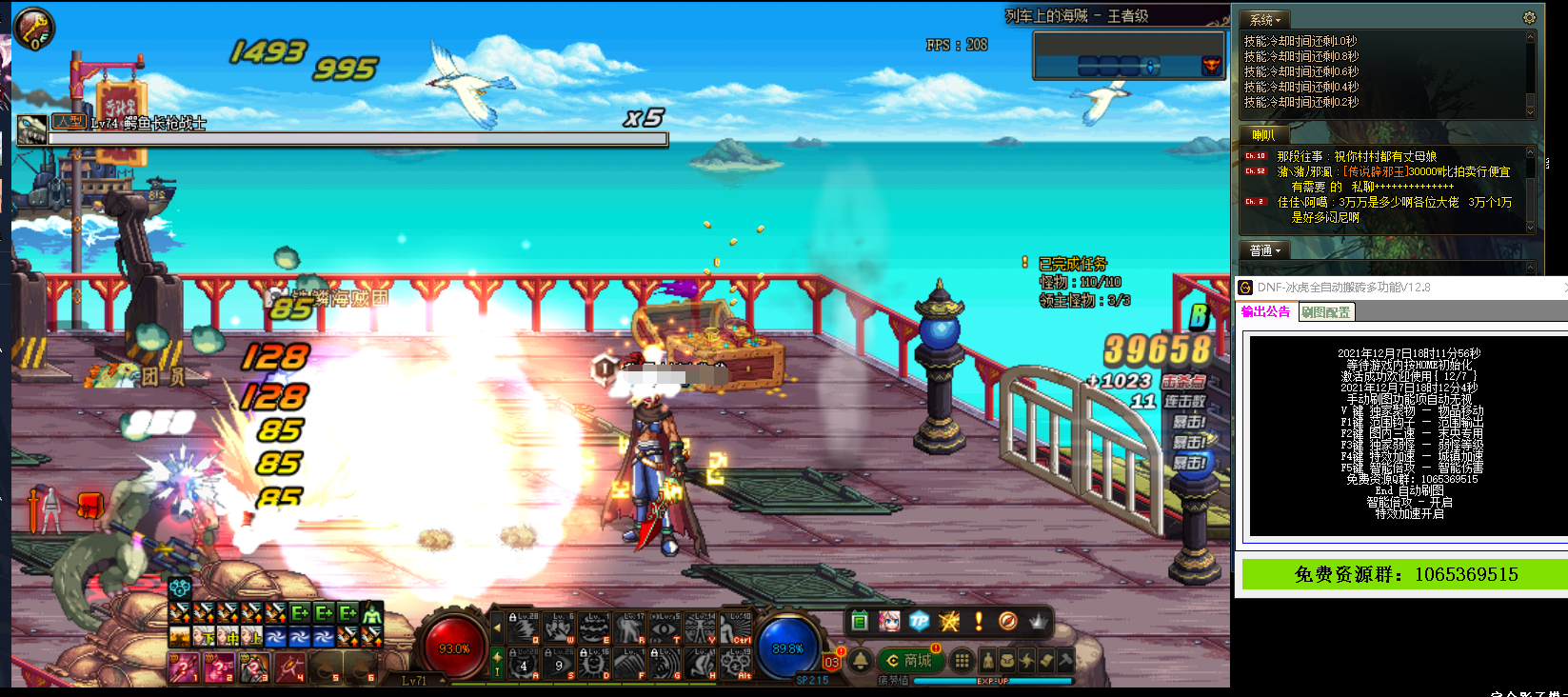Click the skill bar left arrow toggle
The image size is (1568, 697).
tap(496, 627)
